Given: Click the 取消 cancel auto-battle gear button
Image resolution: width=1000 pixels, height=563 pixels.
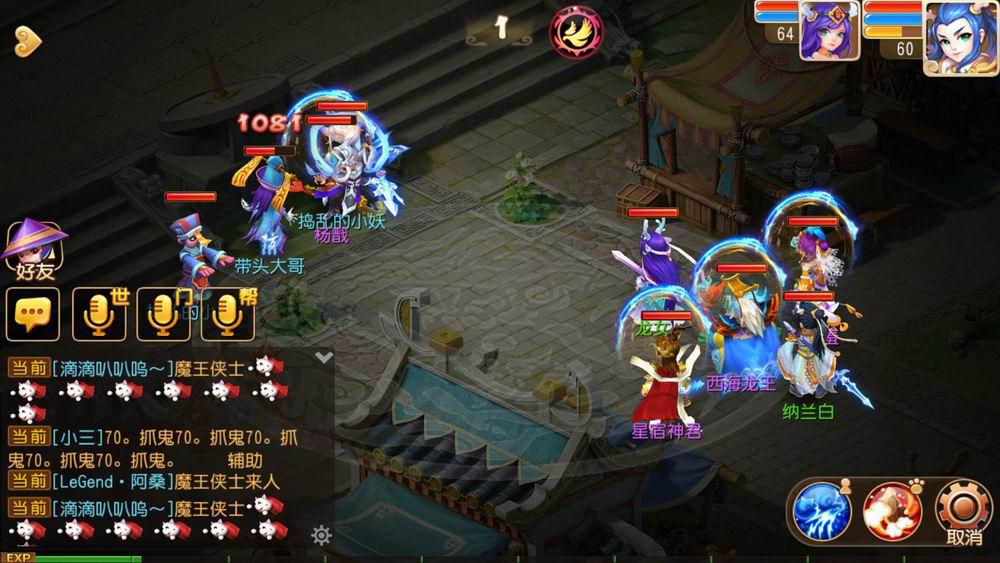Looking at the screenshot, I should pyautogui.click(x=963, y=512).
